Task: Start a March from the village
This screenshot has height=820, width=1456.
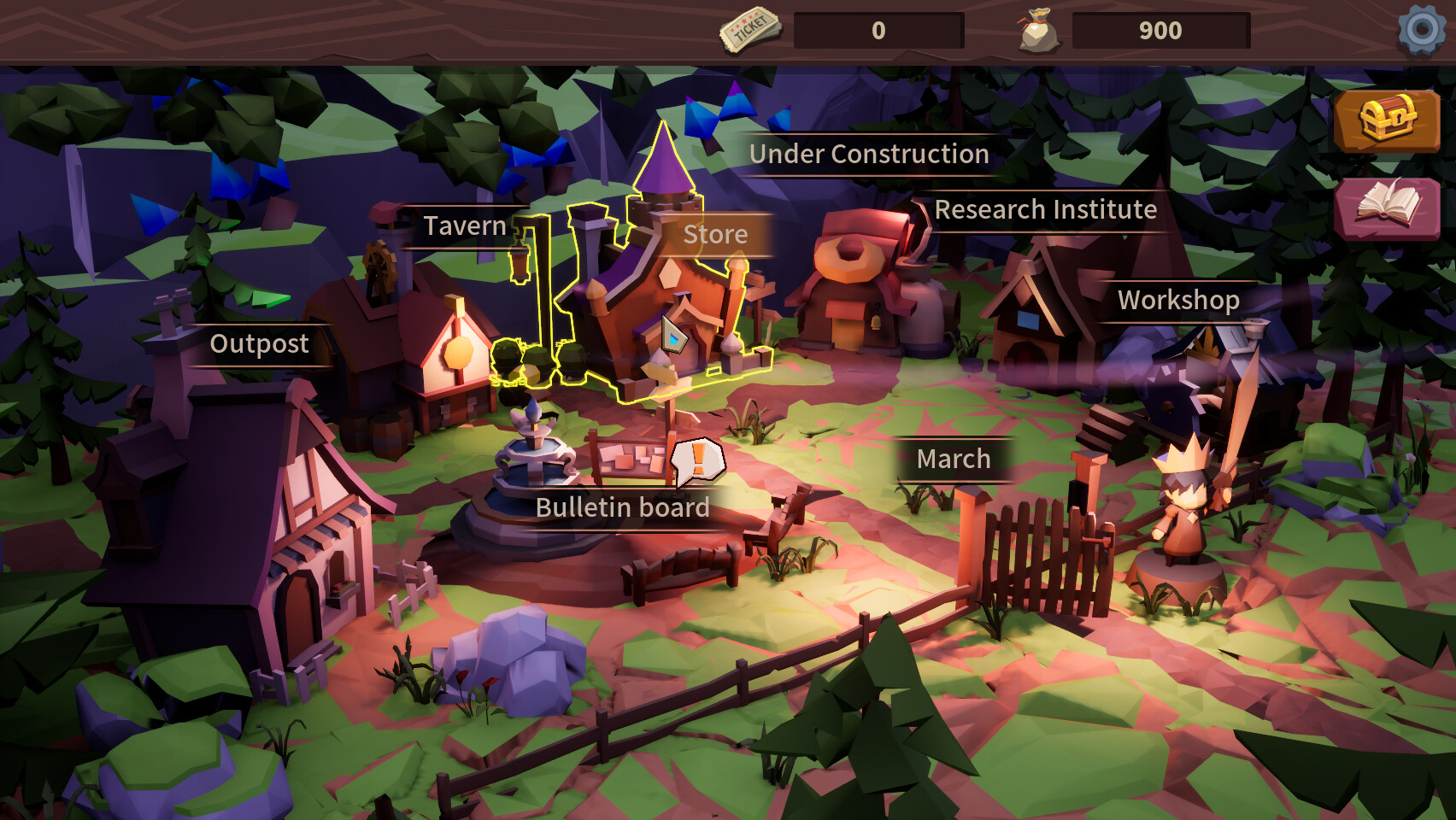Action: tap(954, 459)
